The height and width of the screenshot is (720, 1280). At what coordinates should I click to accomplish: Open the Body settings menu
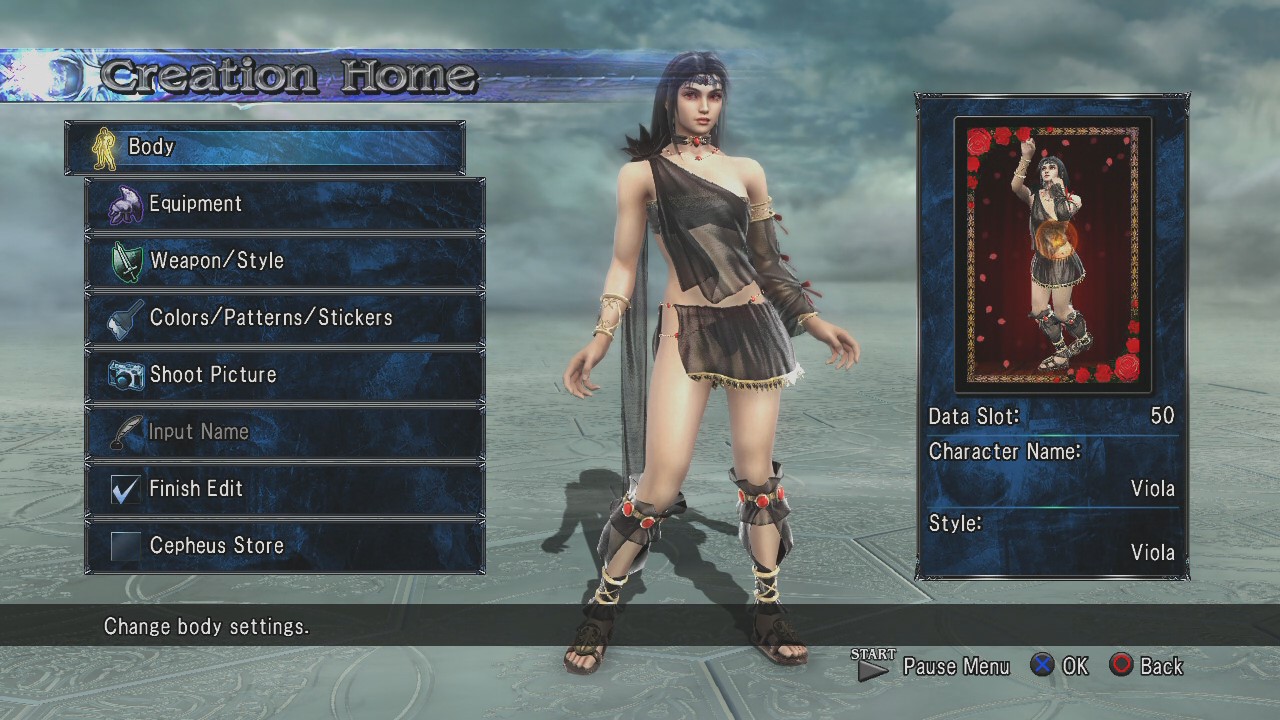(265, 147)
